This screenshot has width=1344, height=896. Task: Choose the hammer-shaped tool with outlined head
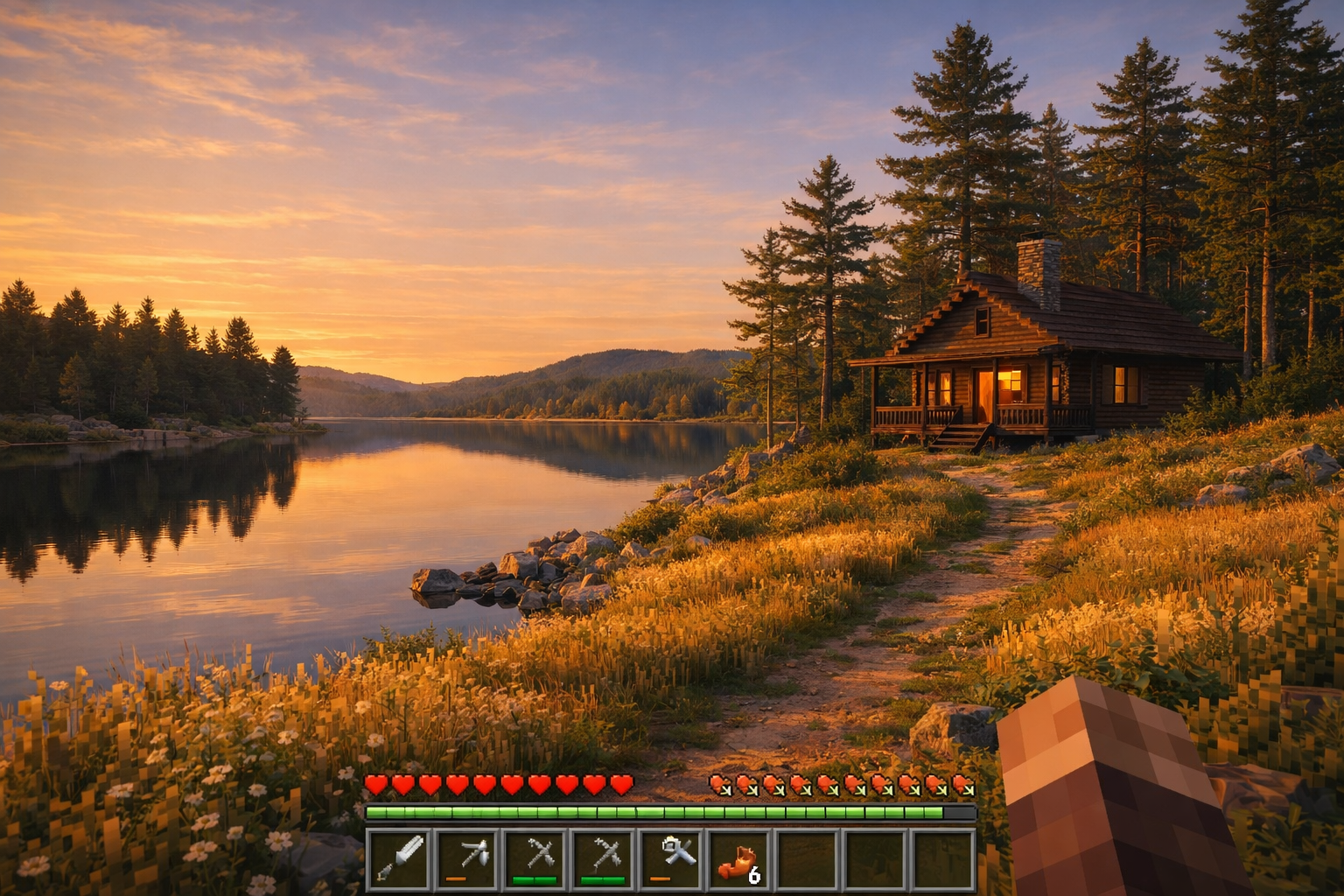(673, 858)
